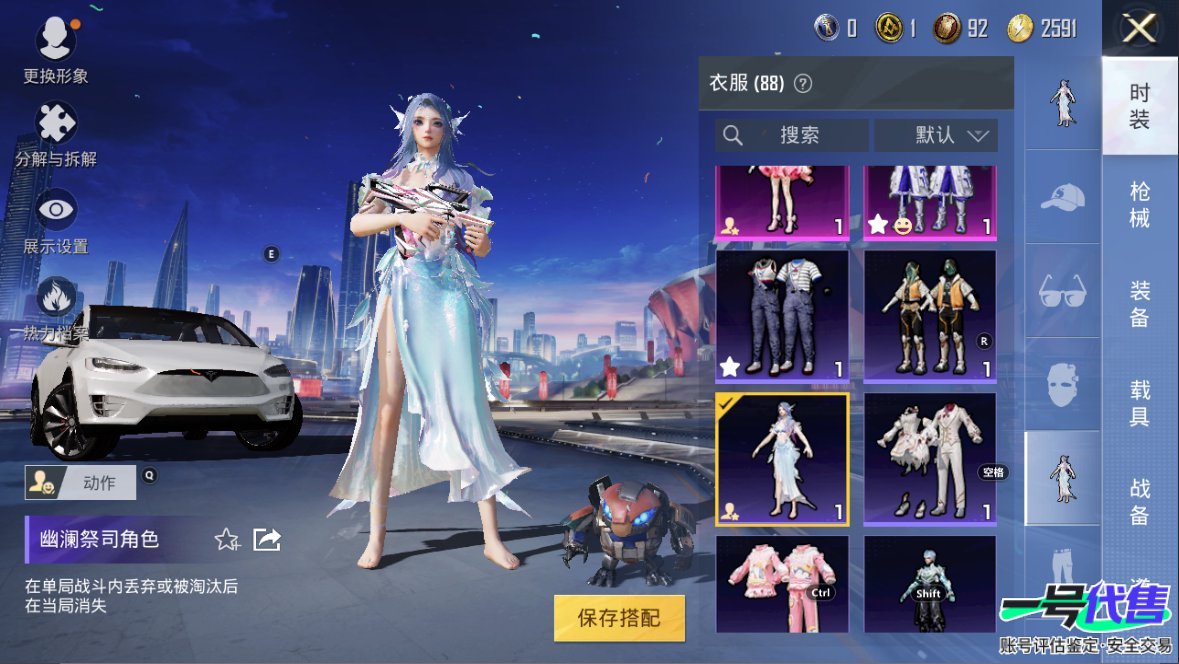
Task: Share the outfit with the arrow icon
Action: pos(267,540)
